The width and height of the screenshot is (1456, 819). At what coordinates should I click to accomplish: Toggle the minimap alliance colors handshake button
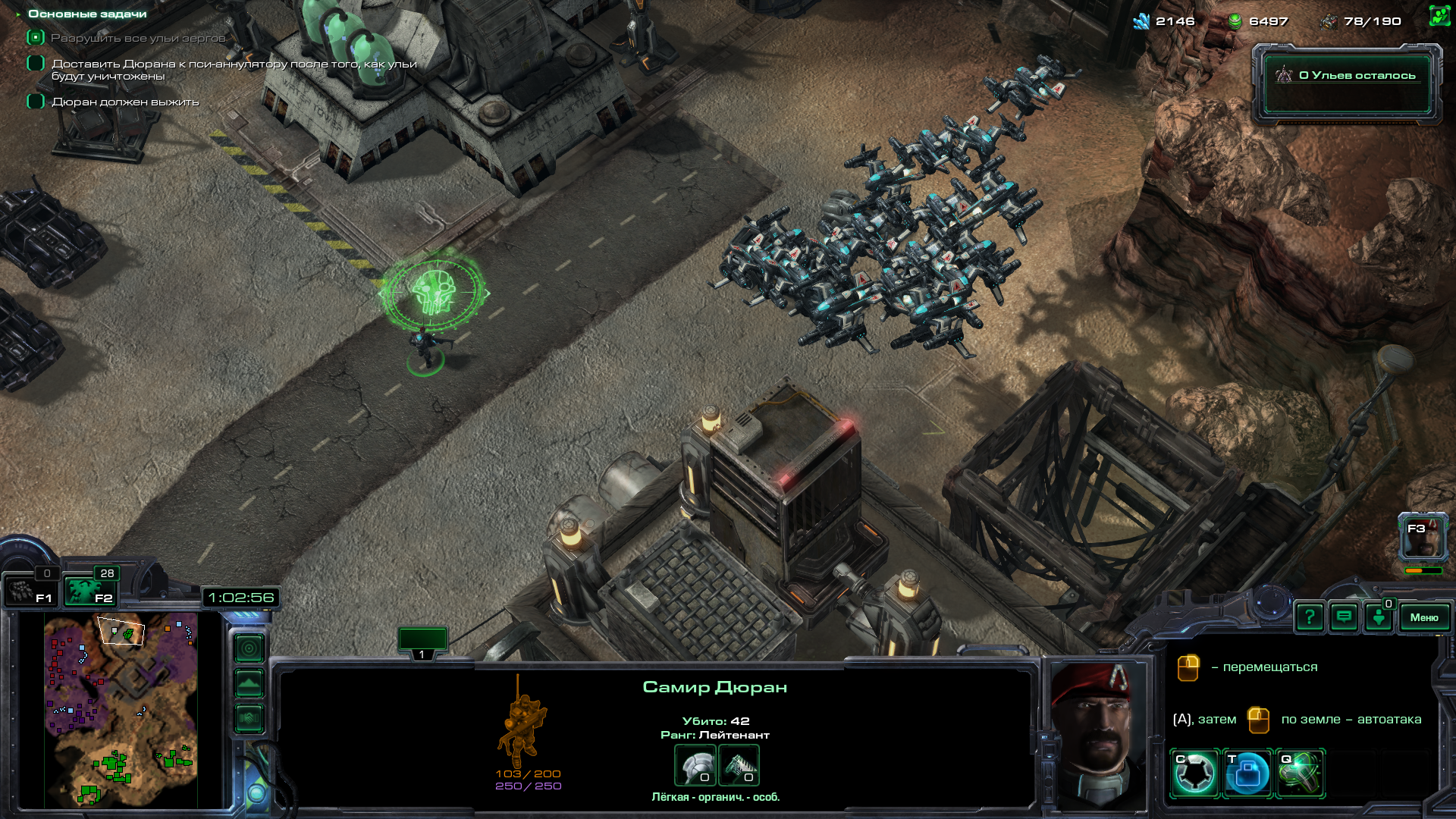tap(249, 717)
